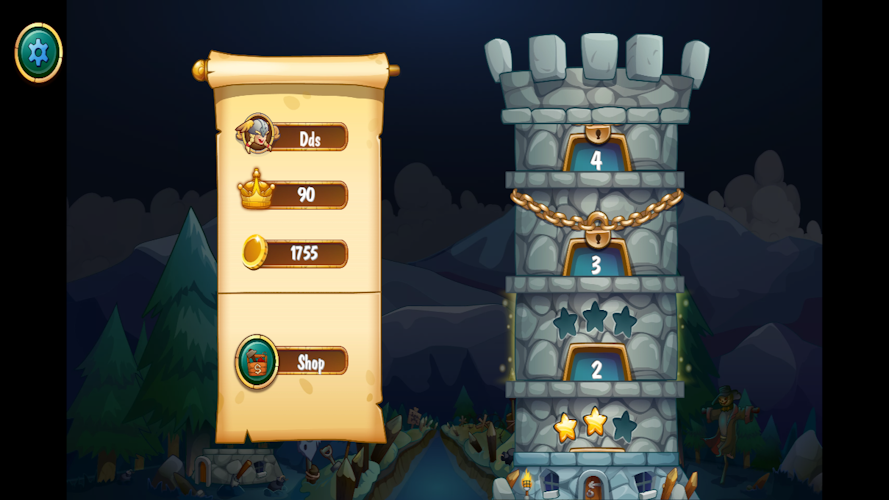Tap the gold coin 1755 counter
889x500 pixels.
[x=305, y=253]
